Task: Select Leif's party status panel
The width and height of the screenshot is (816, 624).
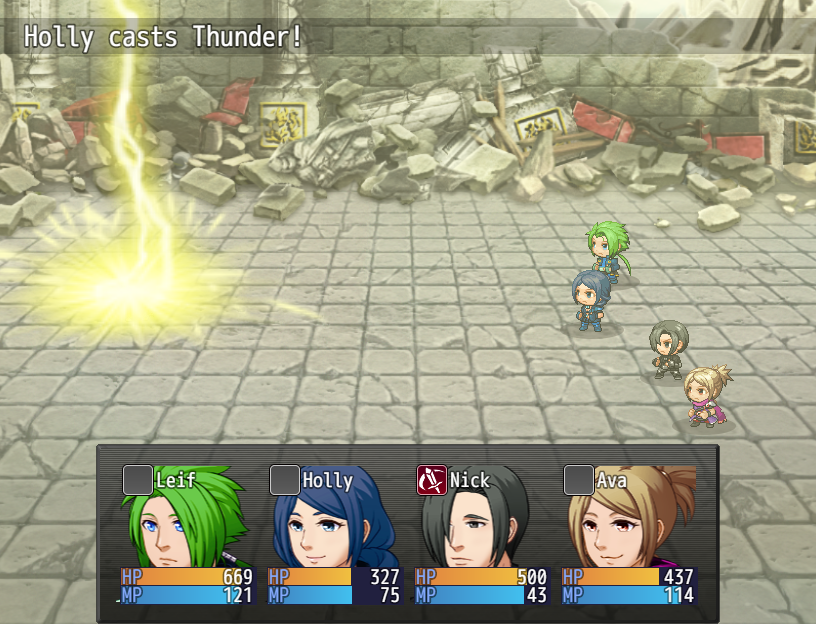Action: (187, 535)
